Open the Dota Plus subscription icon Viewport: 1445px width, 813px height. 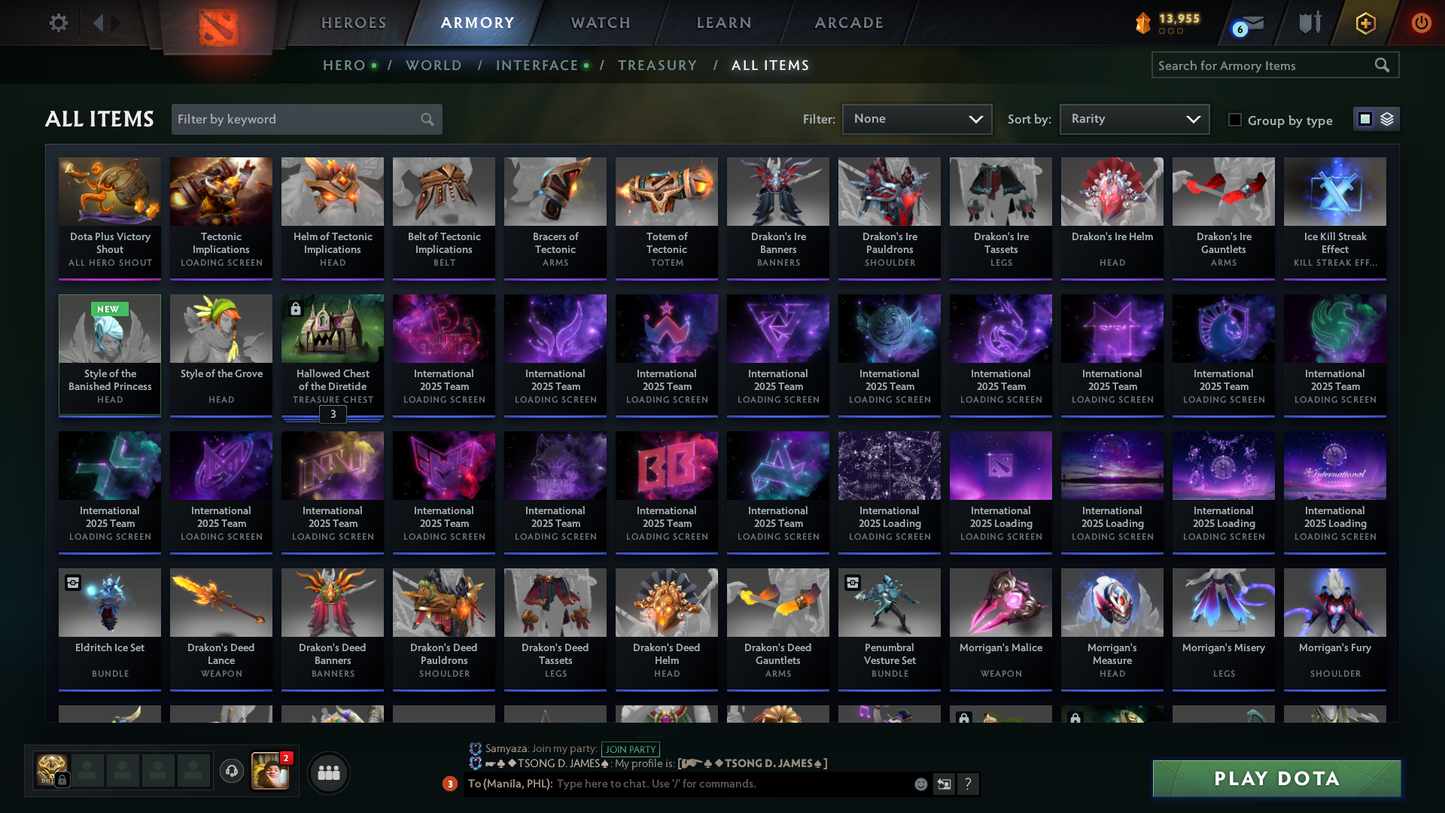(x=1366, y=22)
